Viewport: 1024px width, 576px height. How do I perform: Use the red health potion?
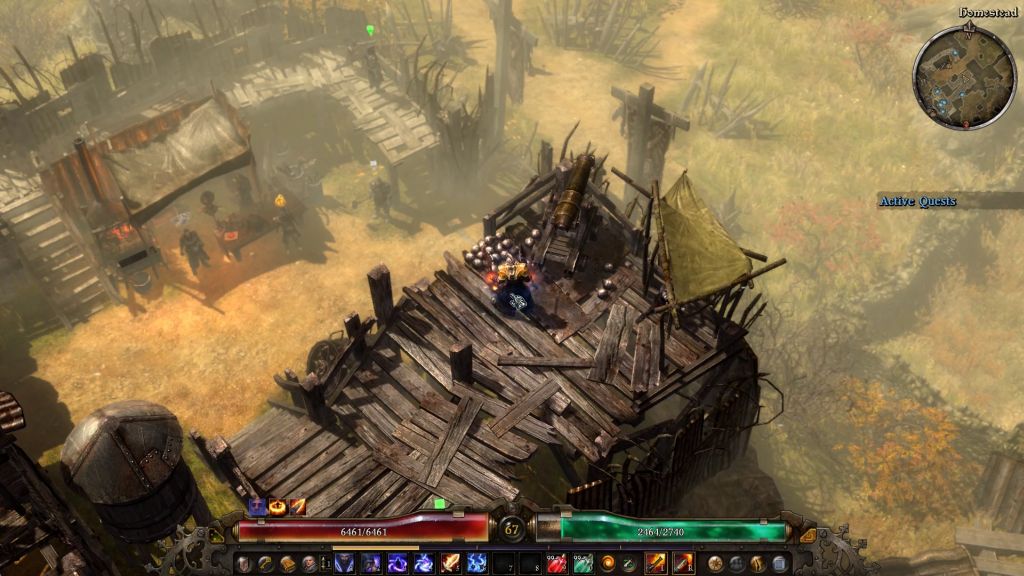[556, 564]
